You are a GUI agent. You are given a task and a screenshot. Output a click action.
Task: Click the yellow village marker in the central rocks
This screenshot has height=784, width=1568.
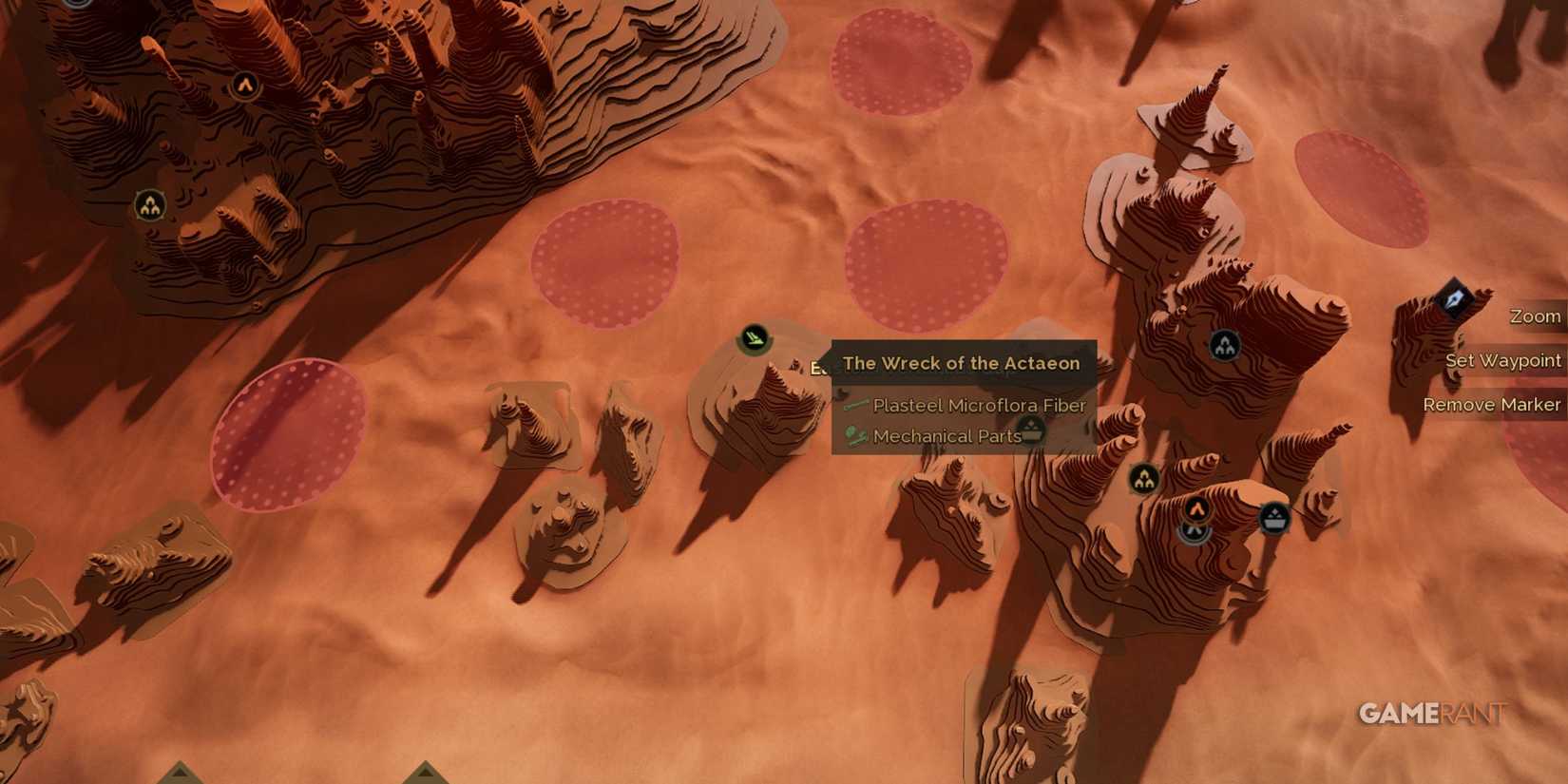click(1143, 478)
